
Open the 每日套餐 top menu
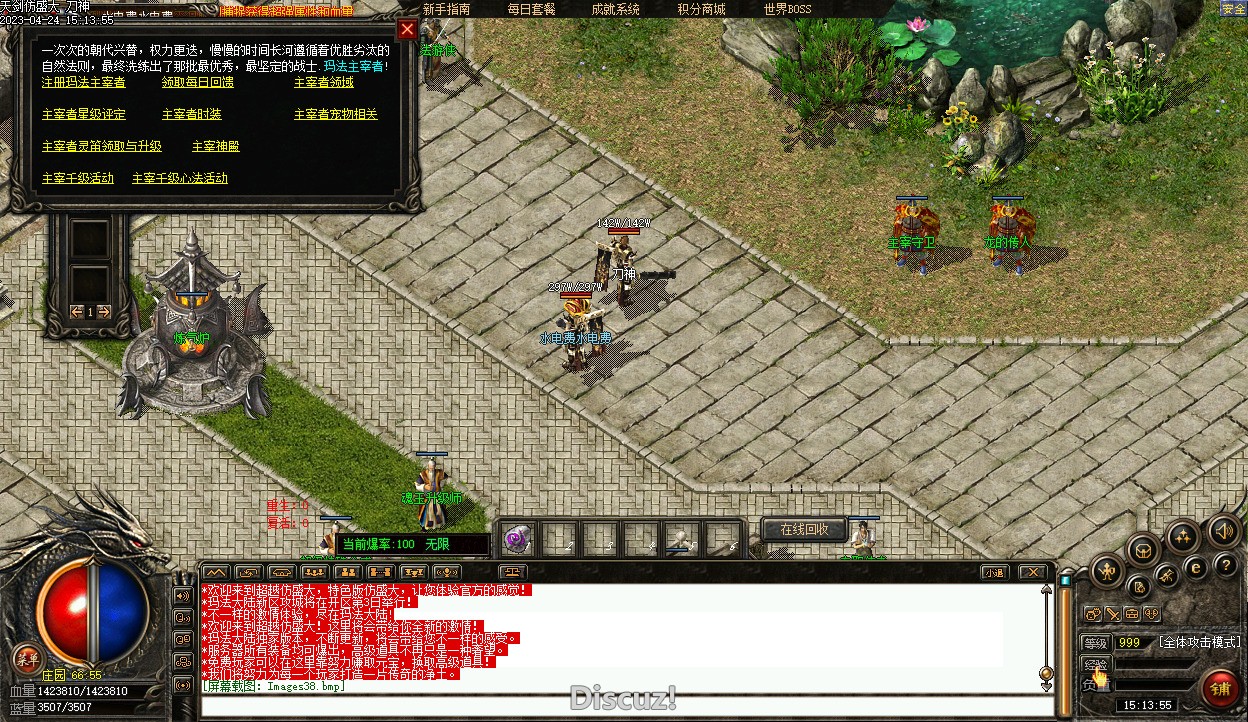point(531,9)
